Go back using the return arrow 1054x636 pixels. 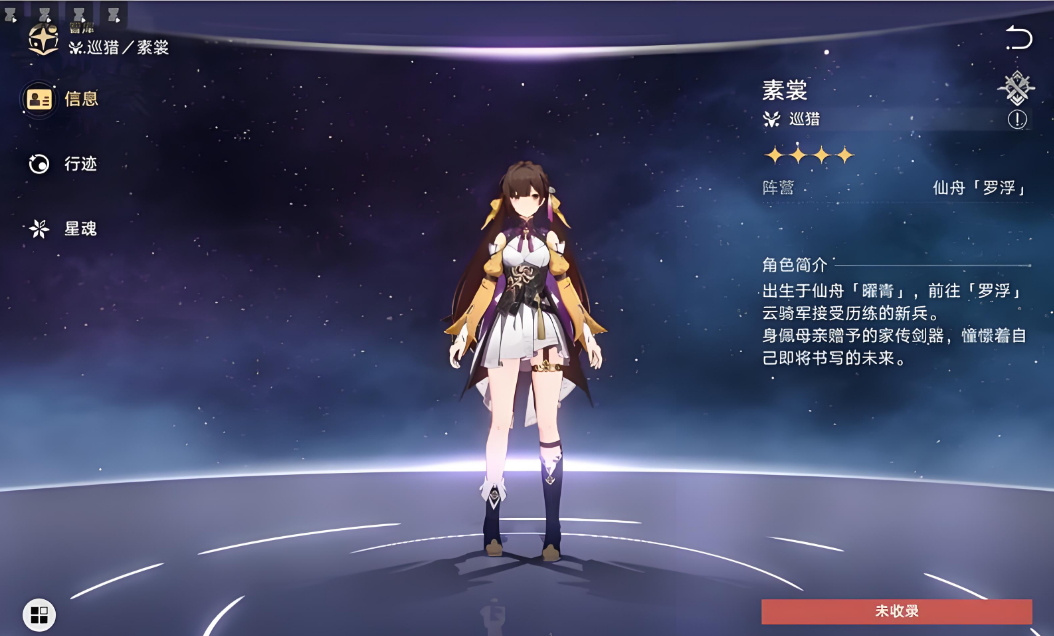[x=1018, y=39]
